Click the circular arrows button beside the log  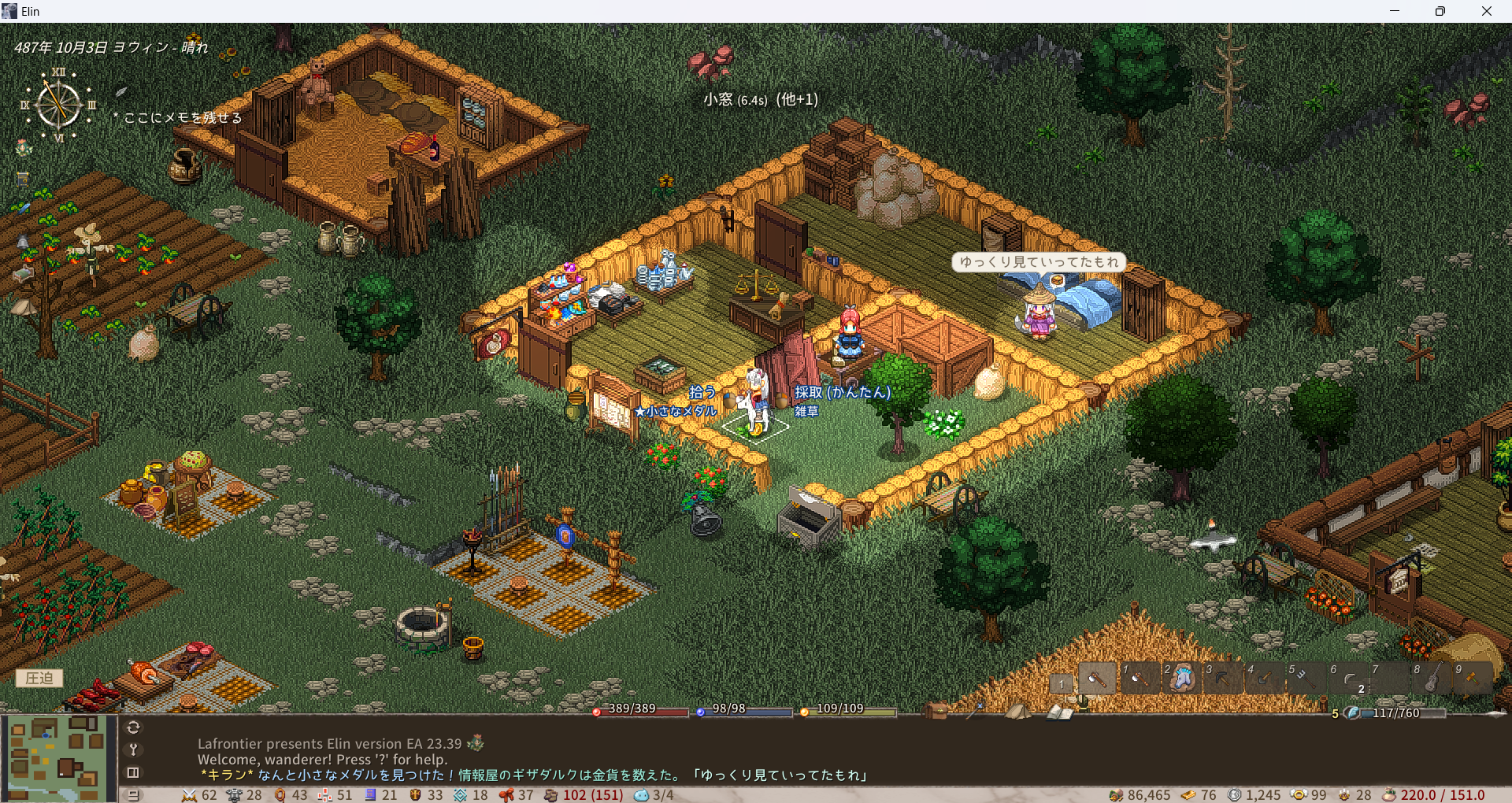[133, 727]
